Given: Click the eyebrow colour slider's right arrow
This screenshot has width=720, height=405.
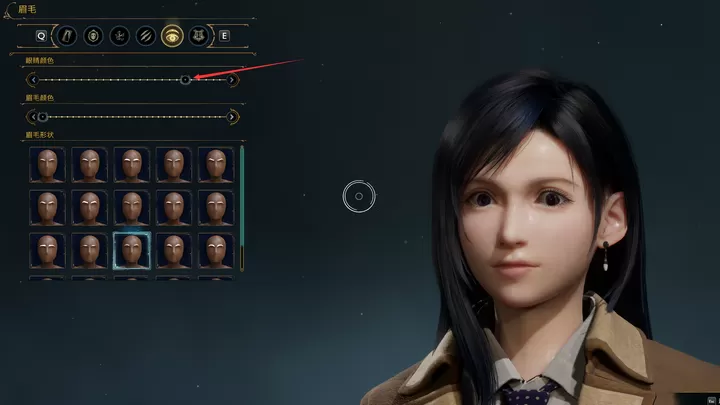Looking at the screenshot, I should (x=233, y=116).
